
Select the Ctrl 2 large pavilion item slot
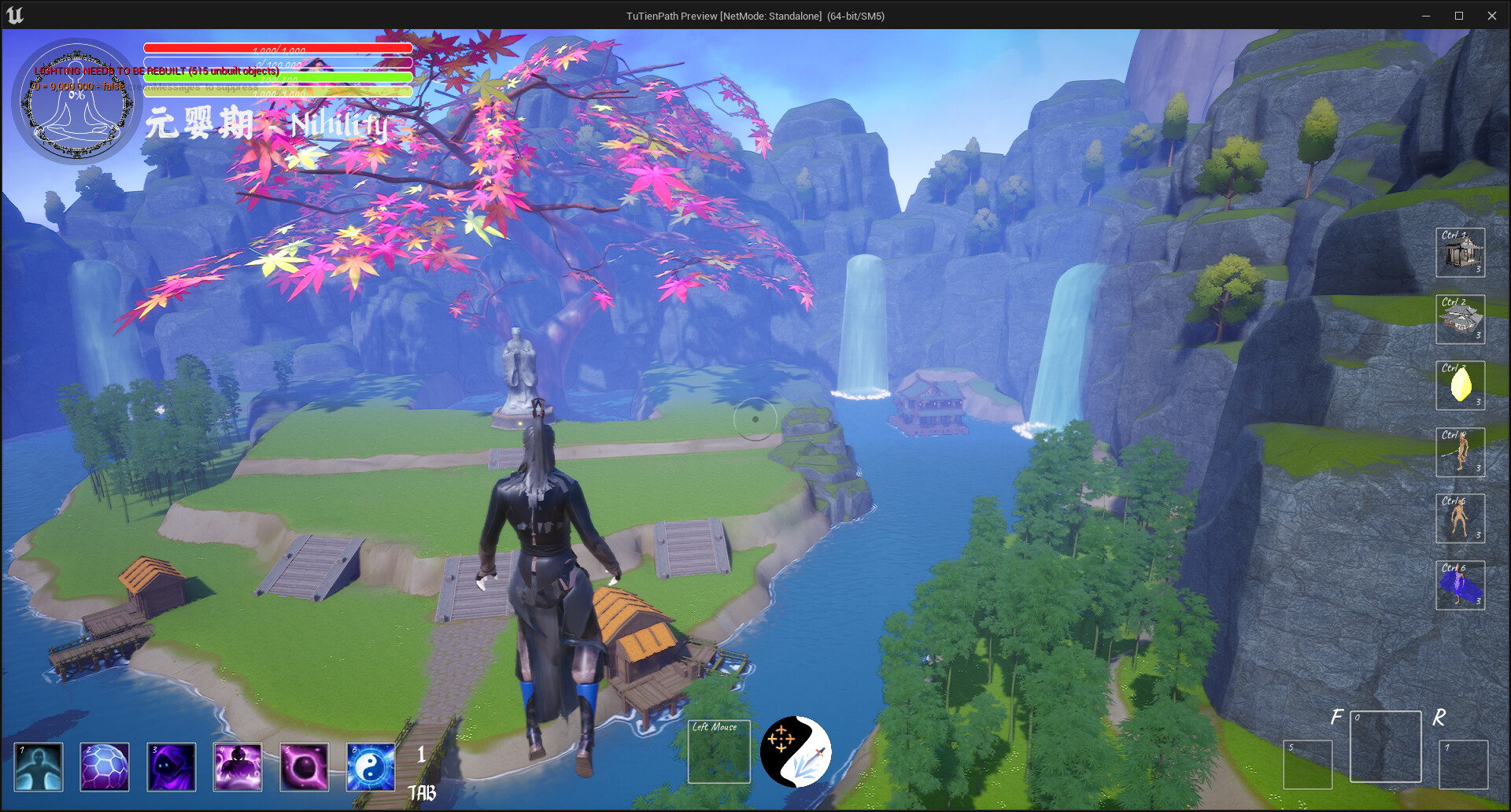(1461, 319)
